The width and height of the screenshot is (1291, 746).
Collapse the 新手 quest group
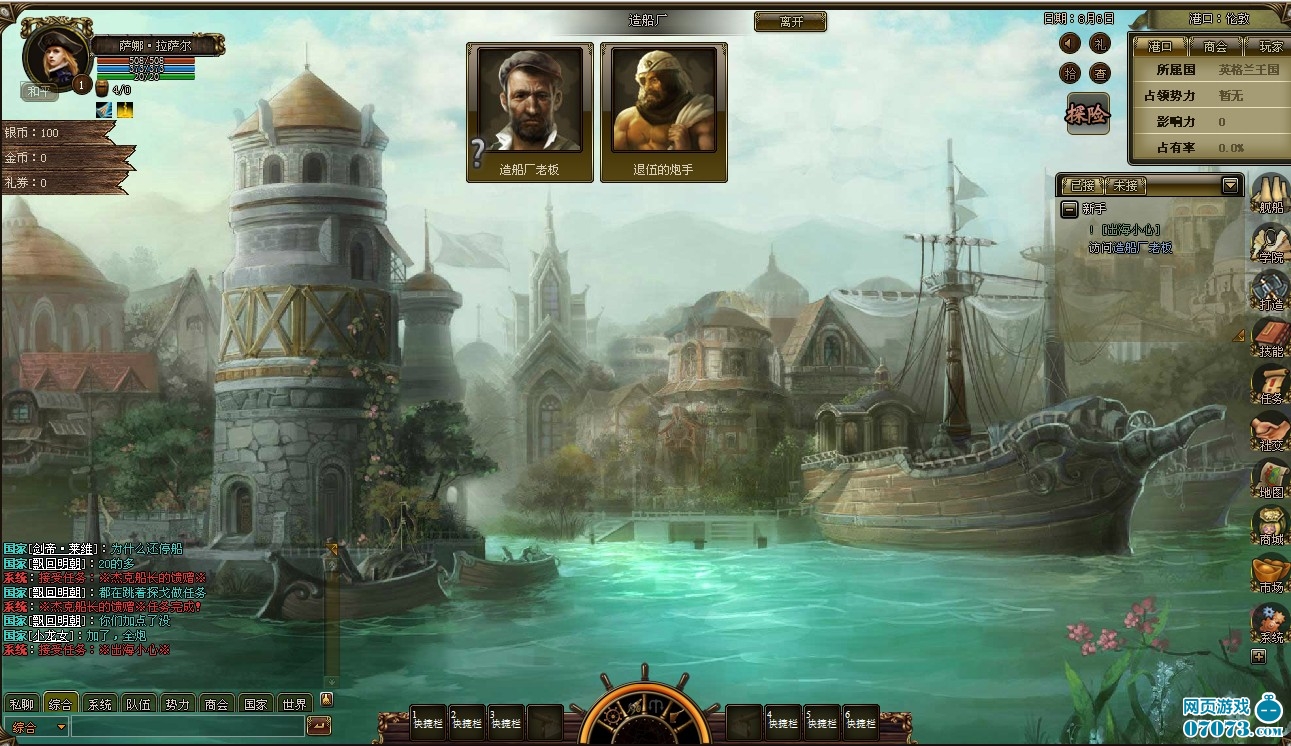coord(1069,209)
